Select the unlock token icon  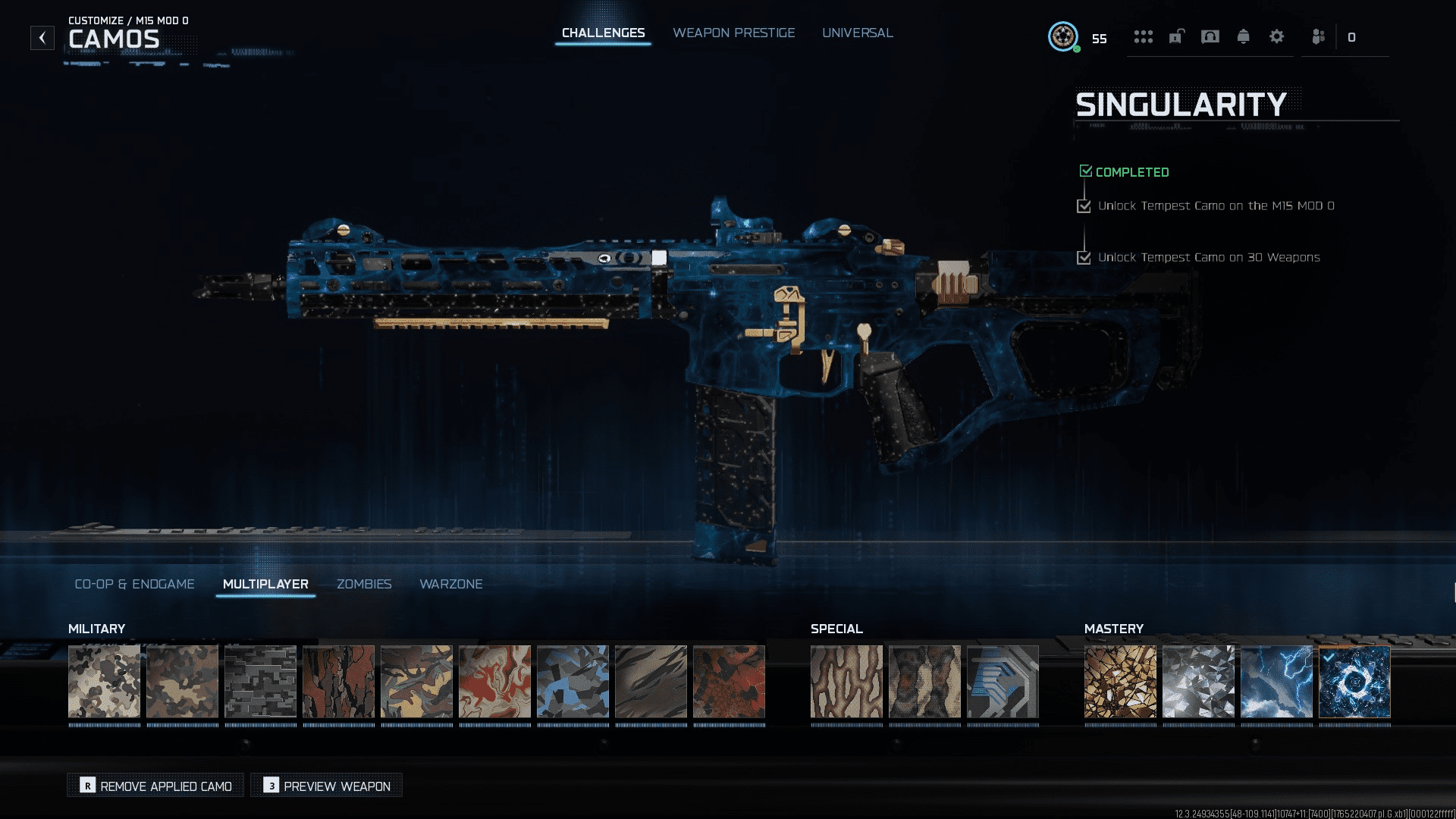point(1177,36)
